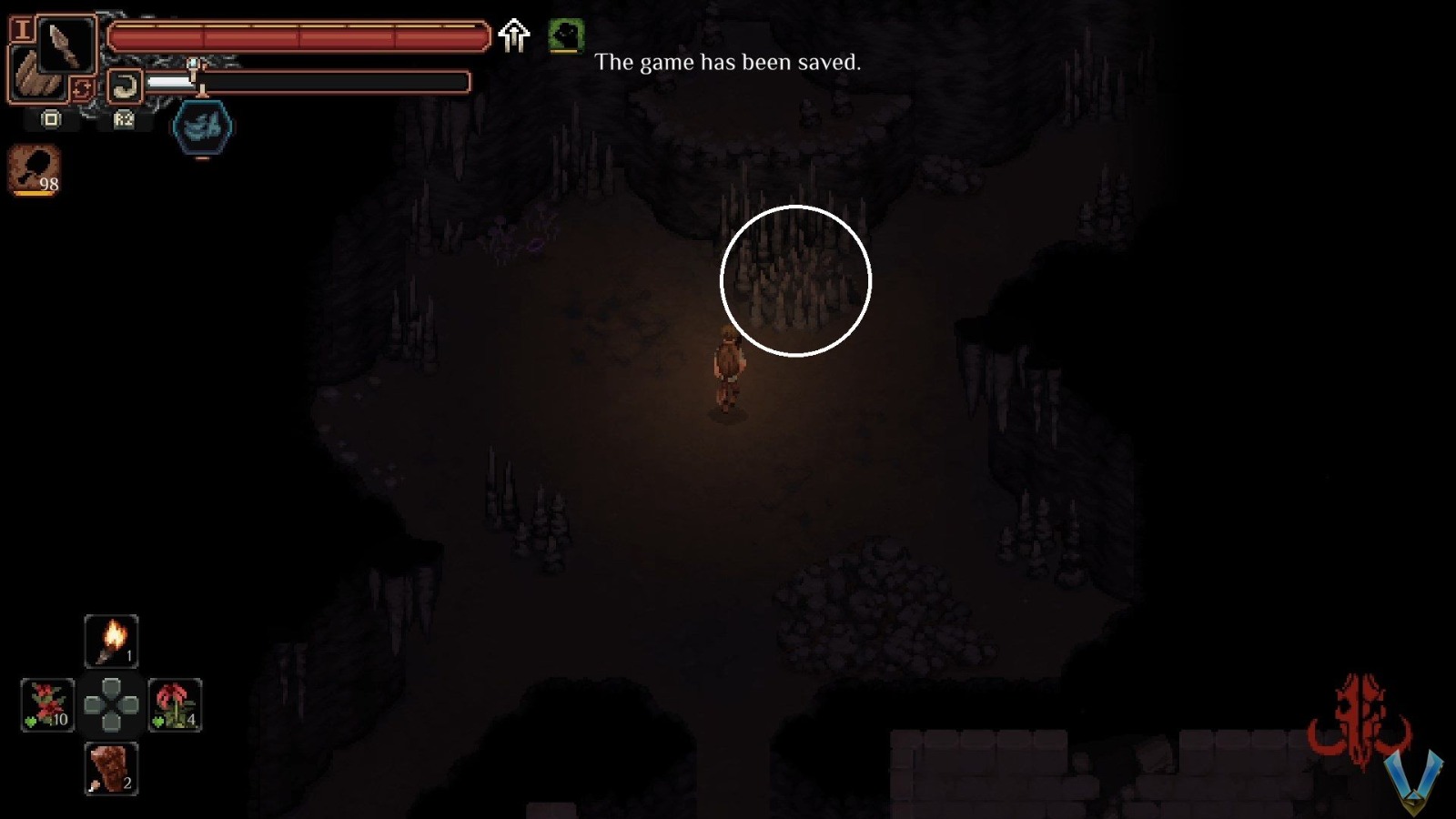1456x819 pixels.
Task: Click the 'I' inventory badge
Action: (x=21, y=26)
